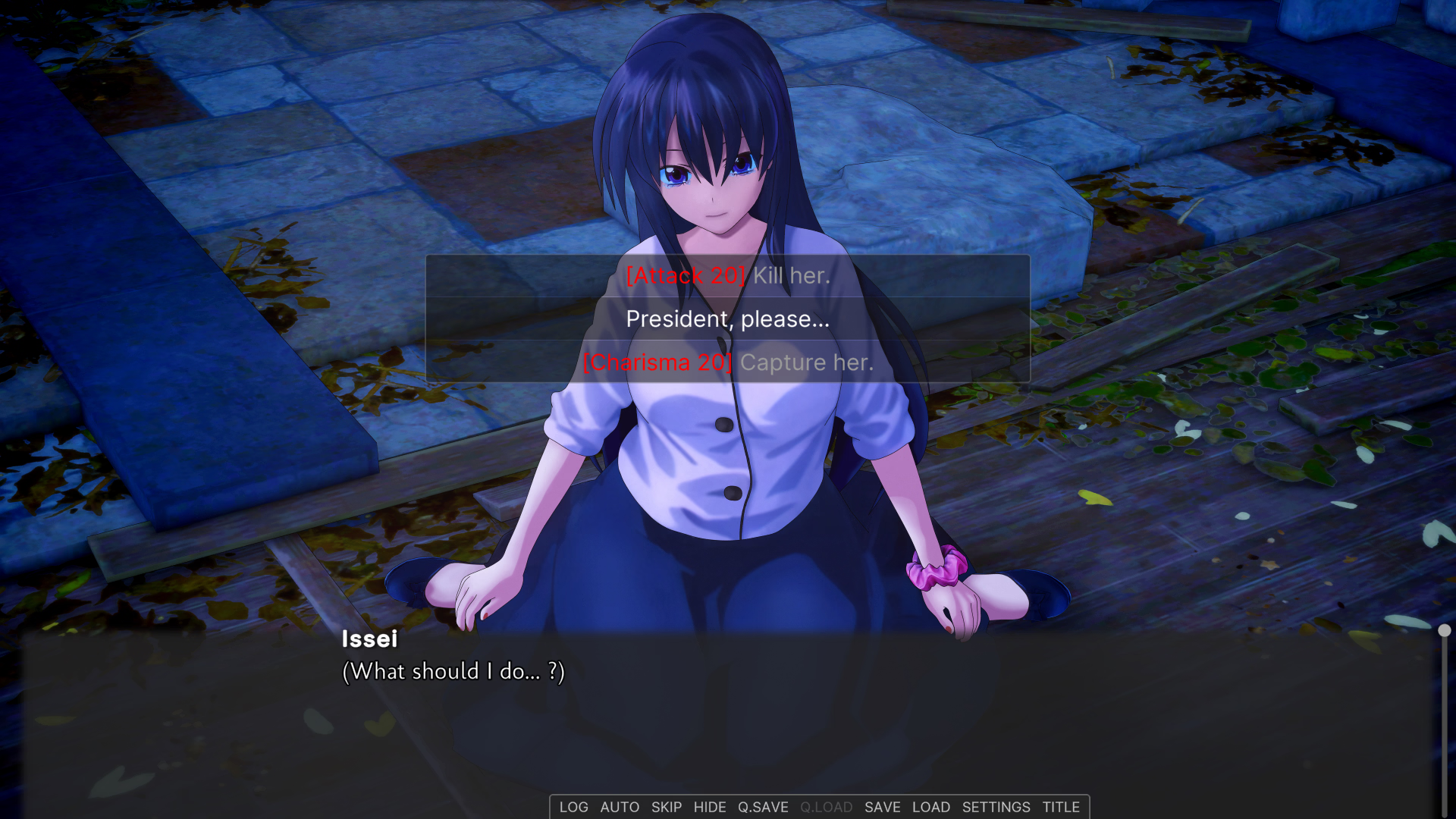Quick save with Q.SAVE
This screenshot has width=1456, height=819.
[763, 808]
